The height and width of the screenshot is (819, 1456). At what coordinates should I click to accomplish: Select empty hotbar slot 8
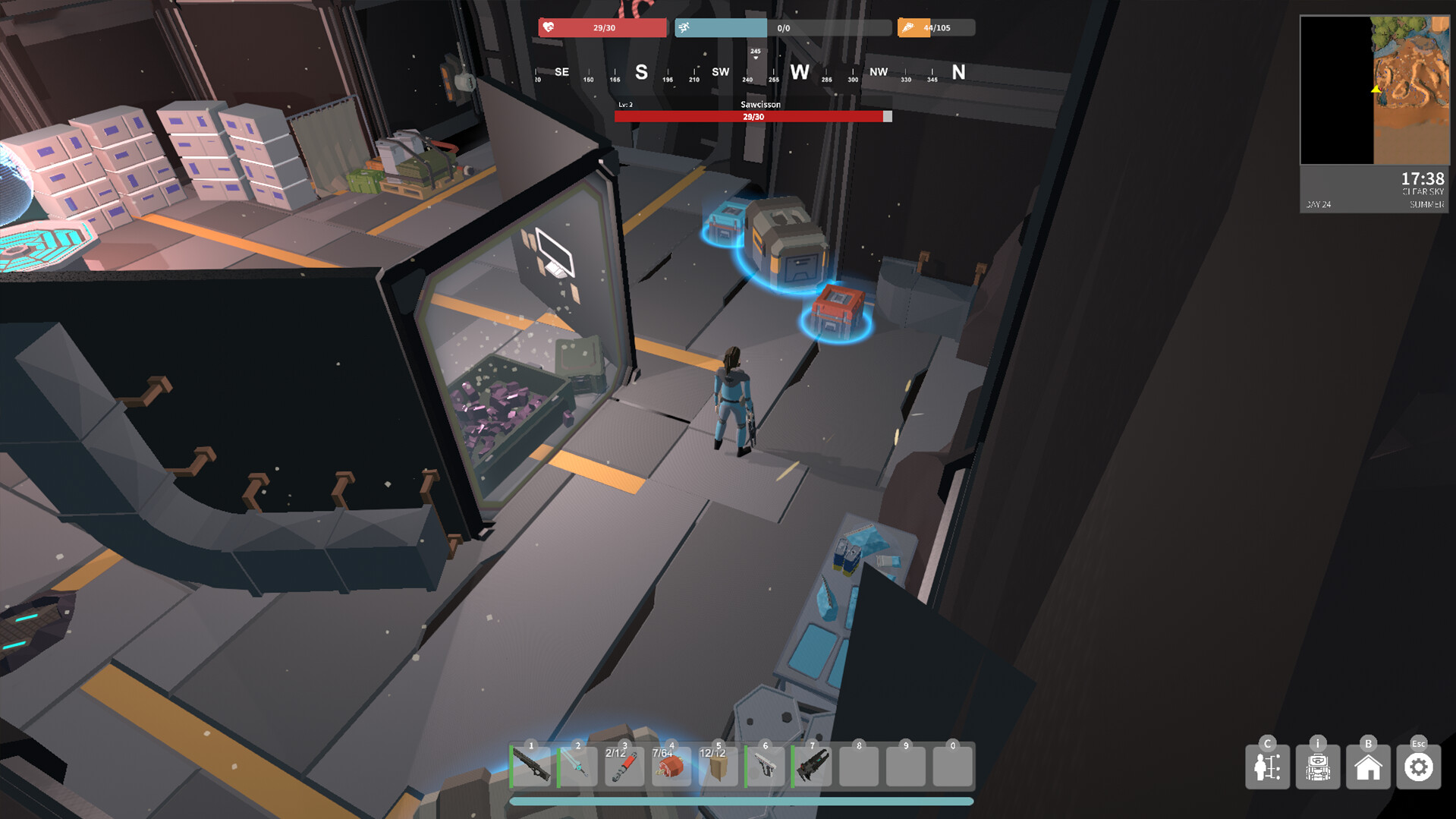(859, 766)
